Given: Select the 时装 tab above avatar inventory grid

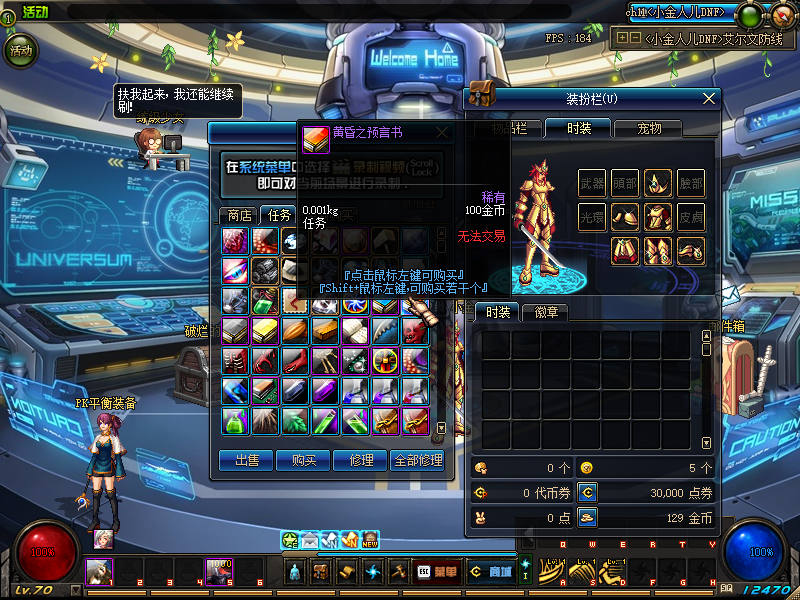Looking at the screenshot, I should [x=497, y=312].
